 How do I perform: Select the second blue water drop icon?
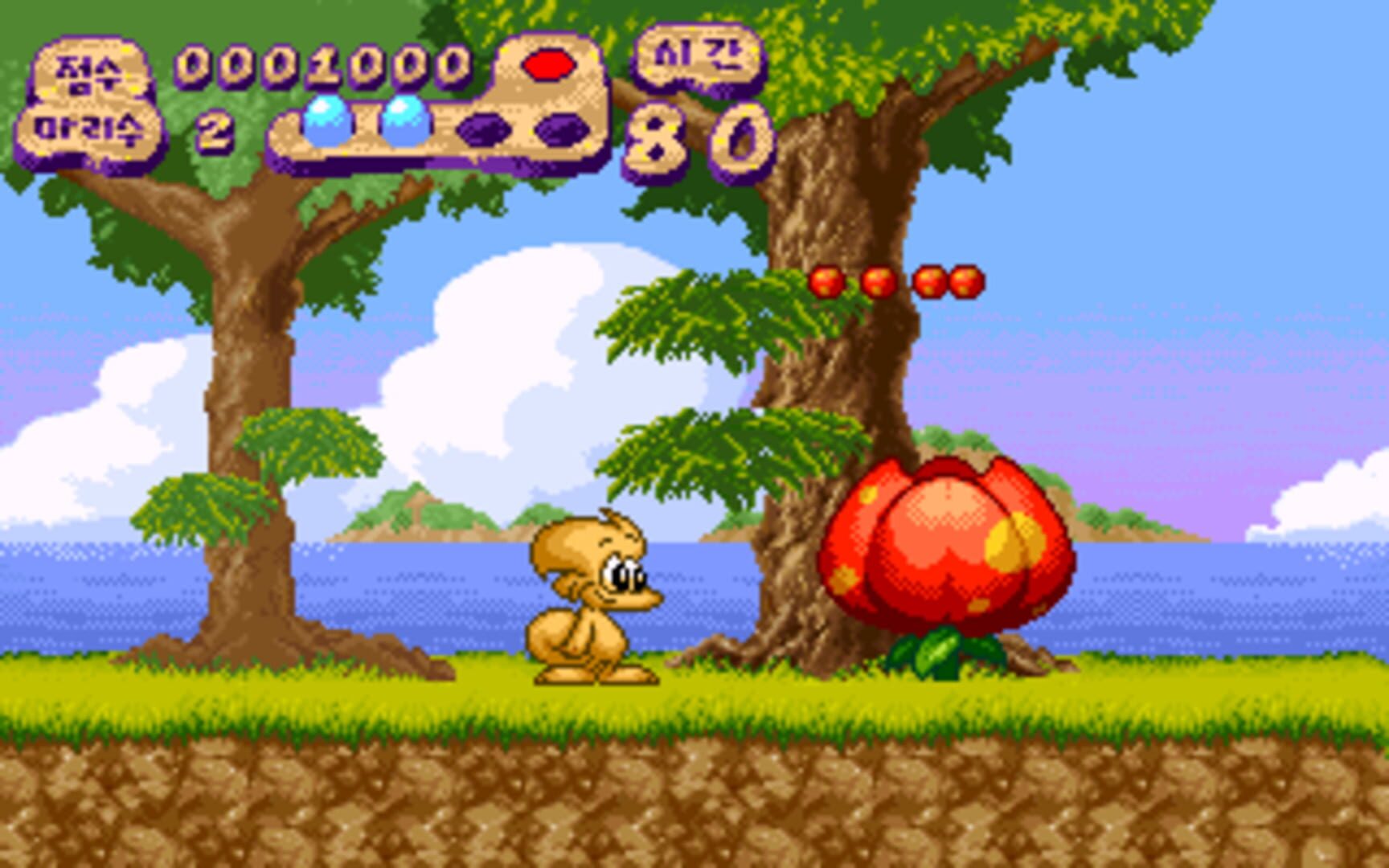coord(406,121)
